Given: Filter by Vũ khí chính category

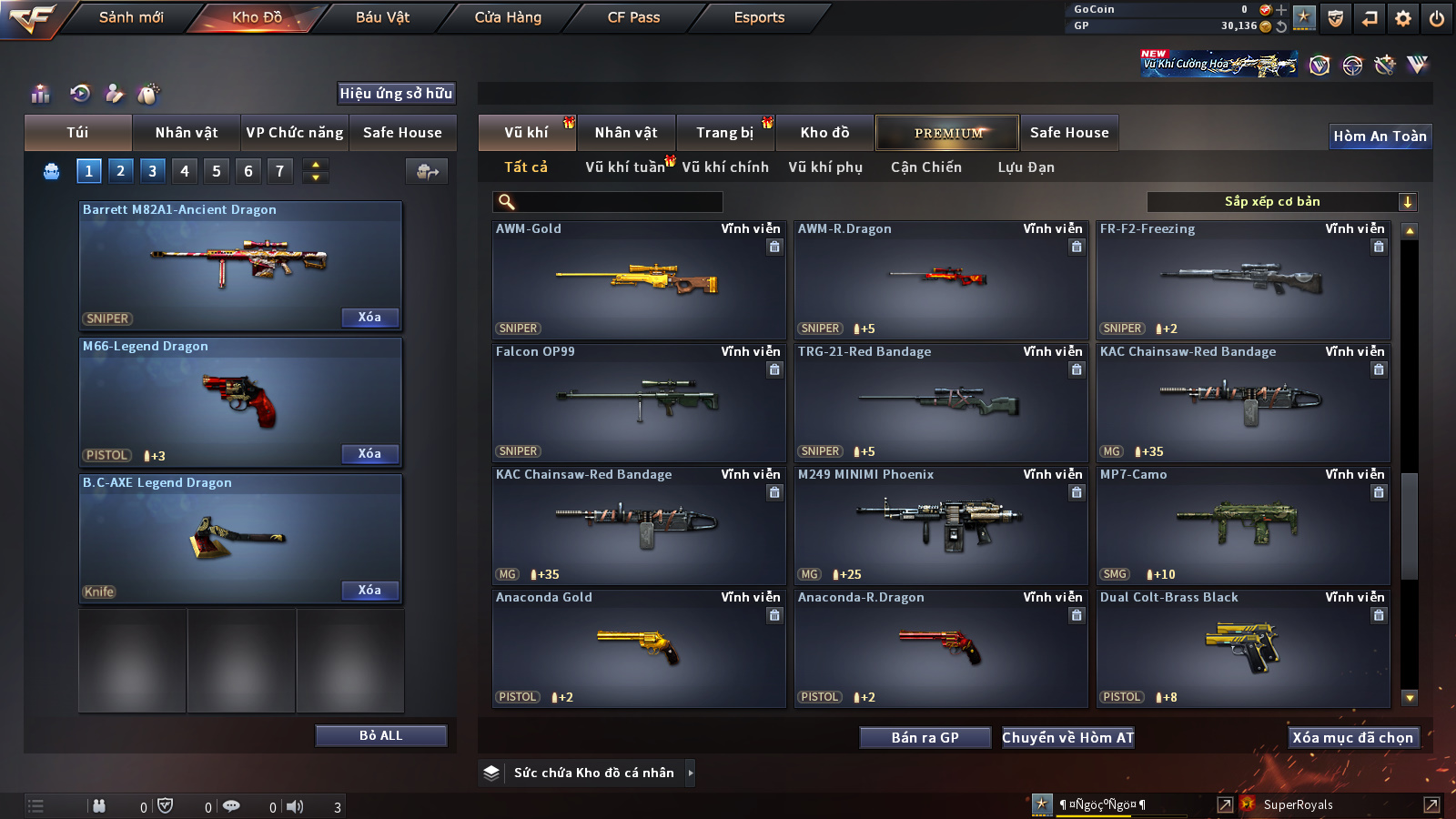Looking at the screenshot, I should coord(725,167).
